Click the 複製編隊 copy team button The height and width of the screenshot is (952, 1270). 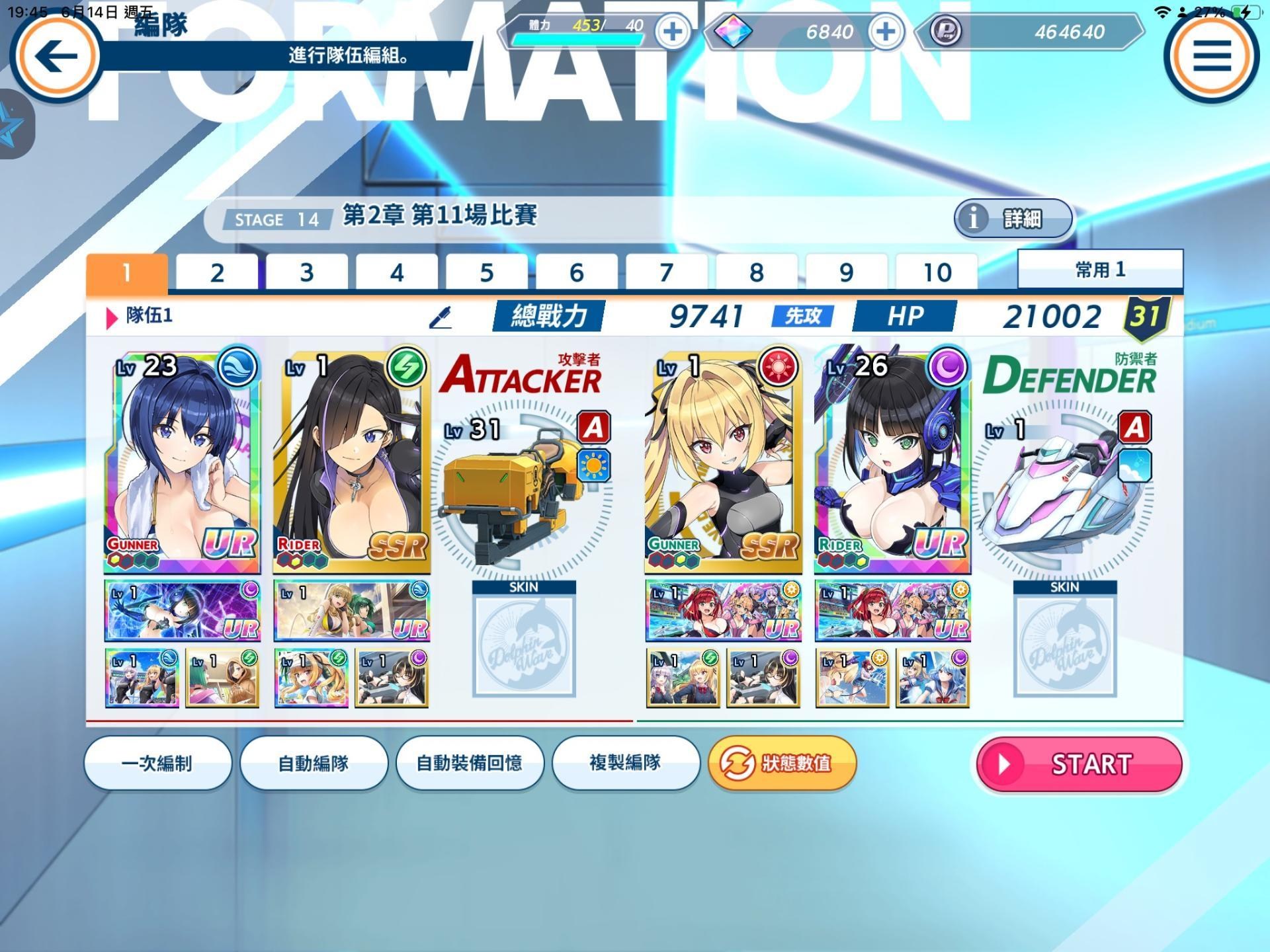tap(626, 764)
